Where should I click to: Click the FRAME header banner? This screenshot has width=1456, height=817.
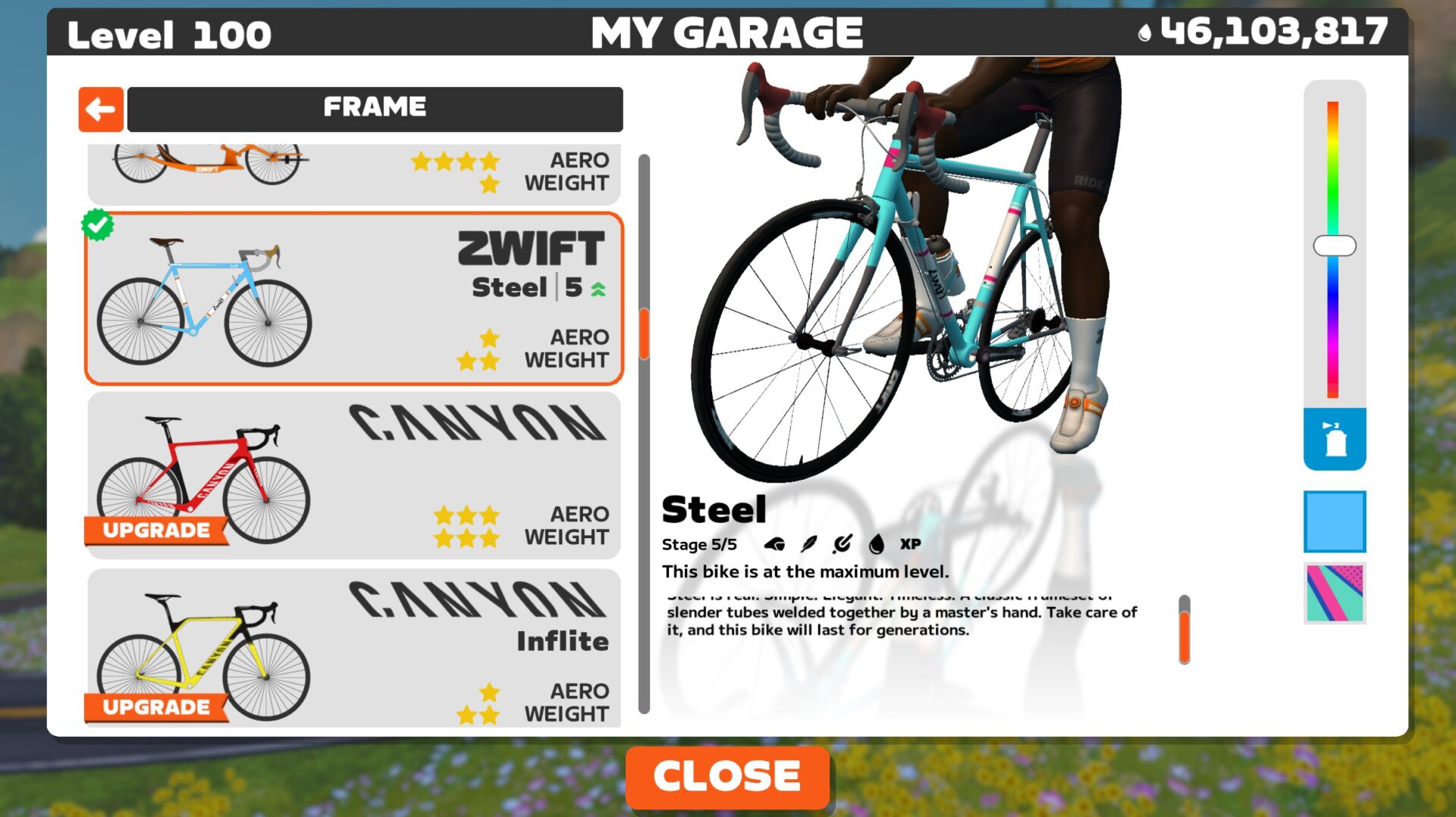tap(375, 107)
